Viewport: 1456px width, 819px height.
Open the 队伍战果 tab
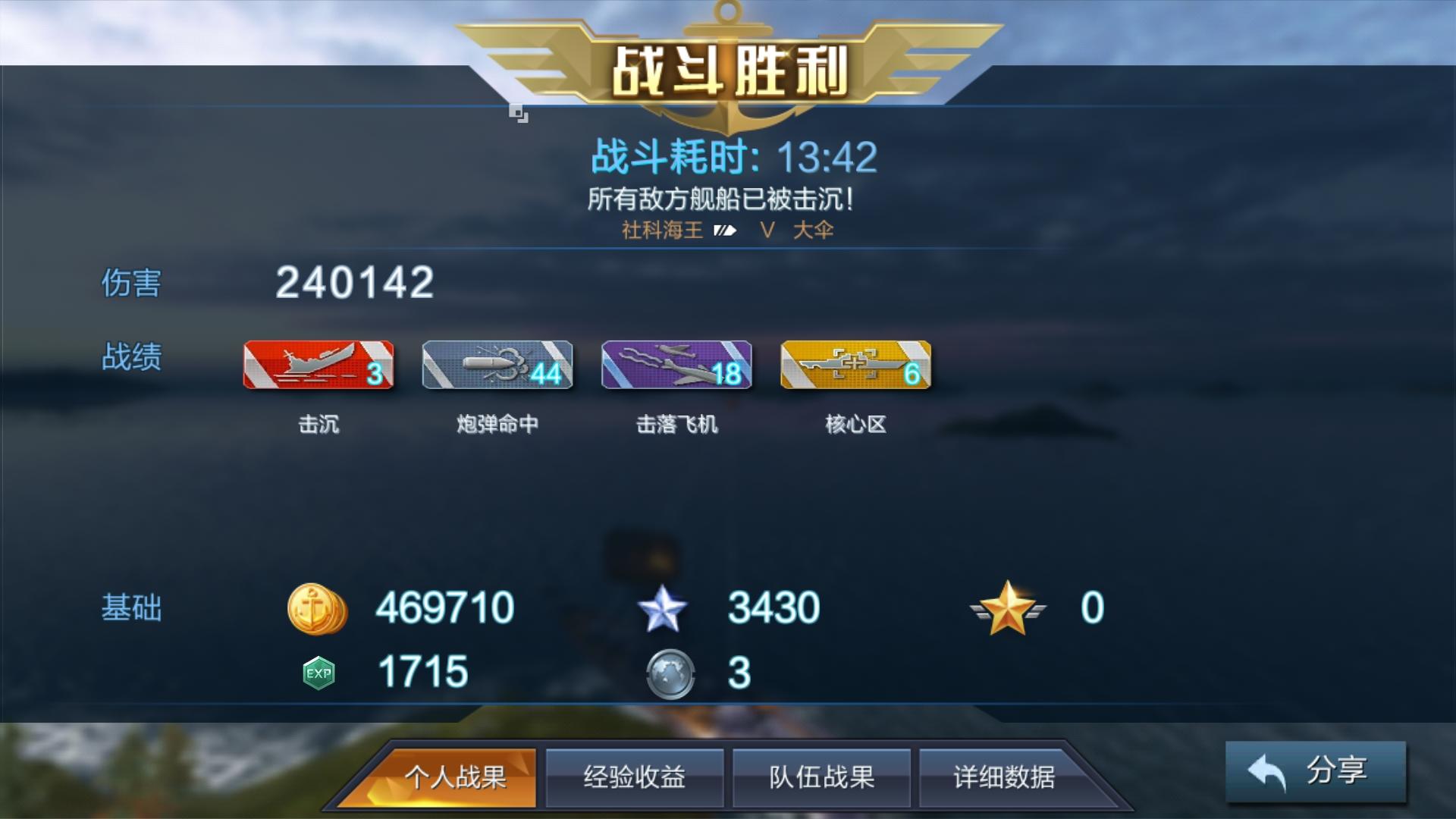click(821, 777)
